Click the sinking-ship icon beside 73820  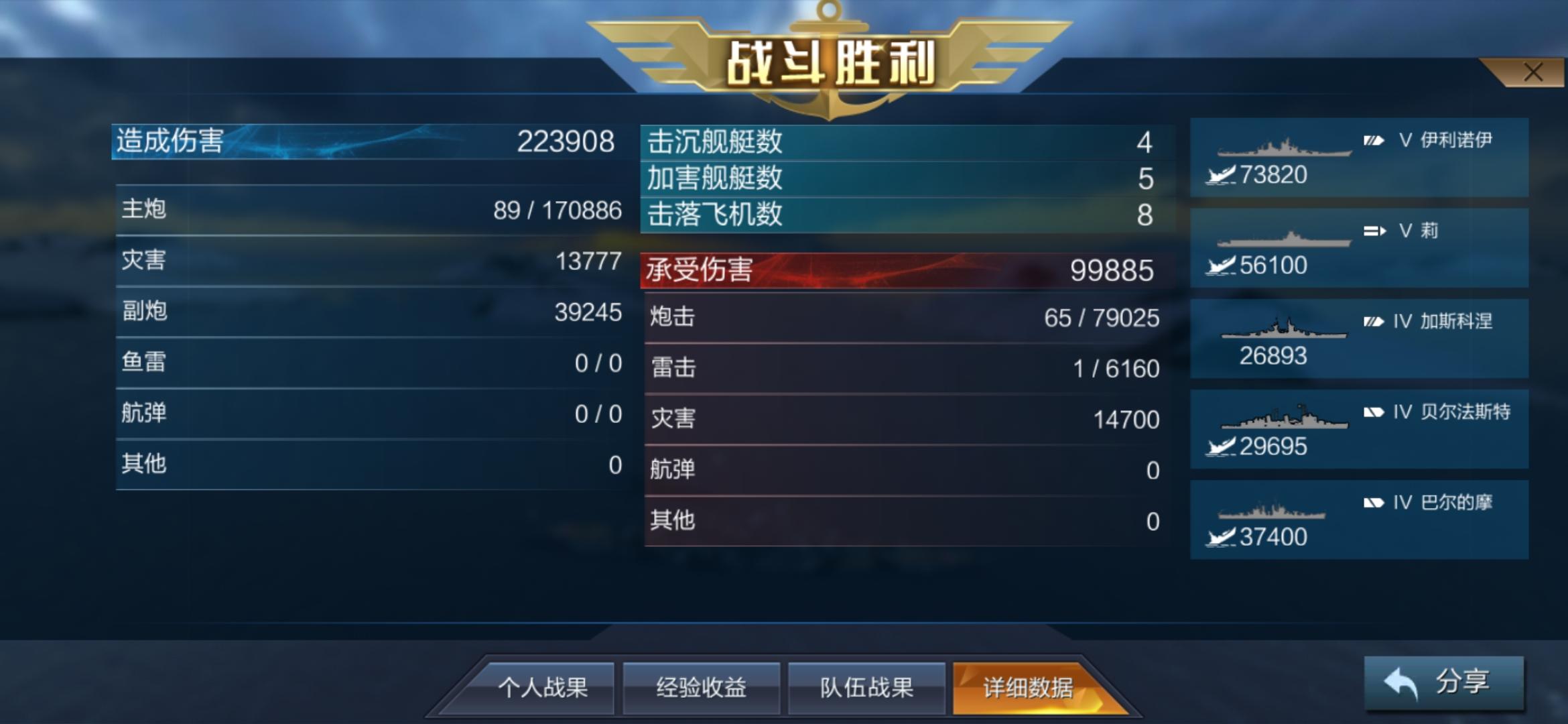(x=1220, y=174)
